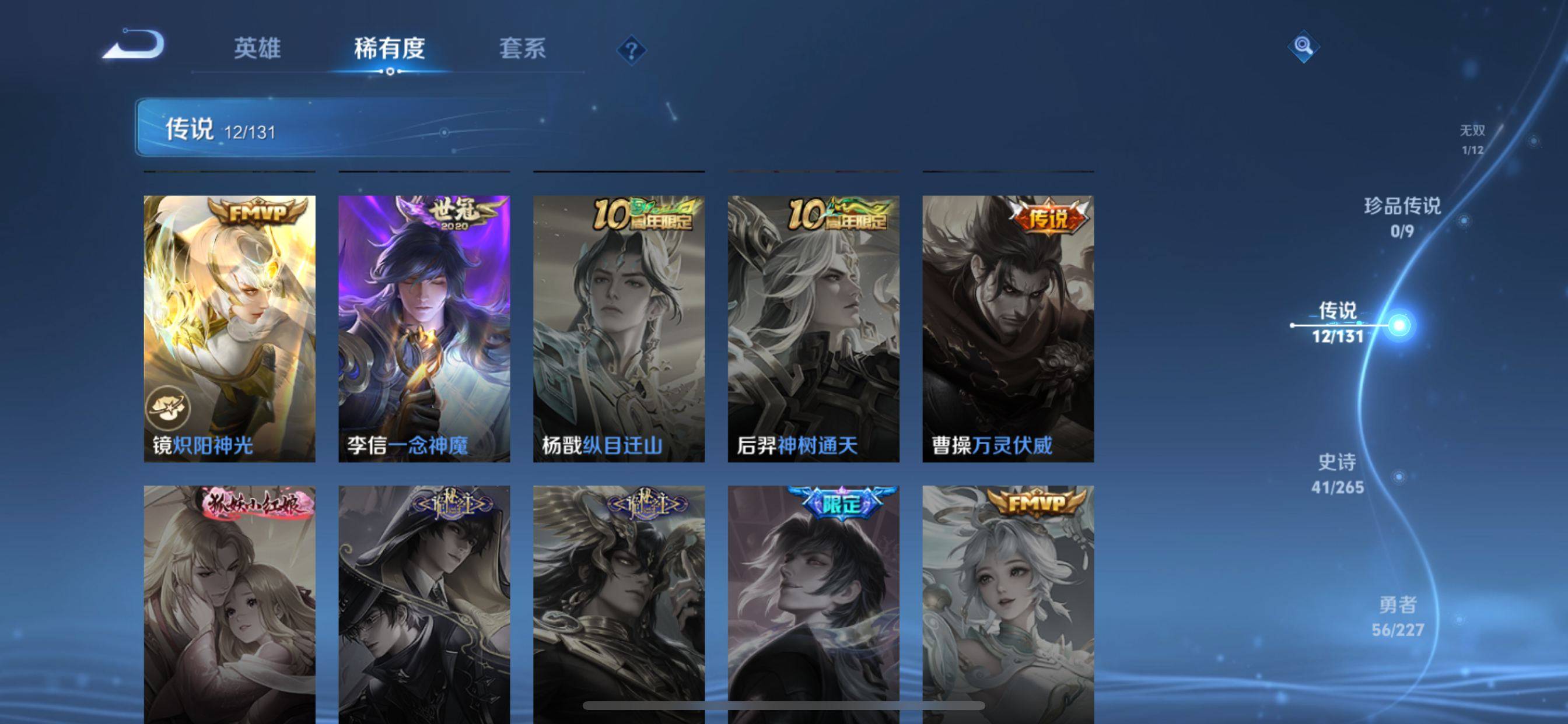The width and height of the screenshot is (1568, 724).
Task: Select the 后羿 神树通天 skin card
Action: pos(813,329)
